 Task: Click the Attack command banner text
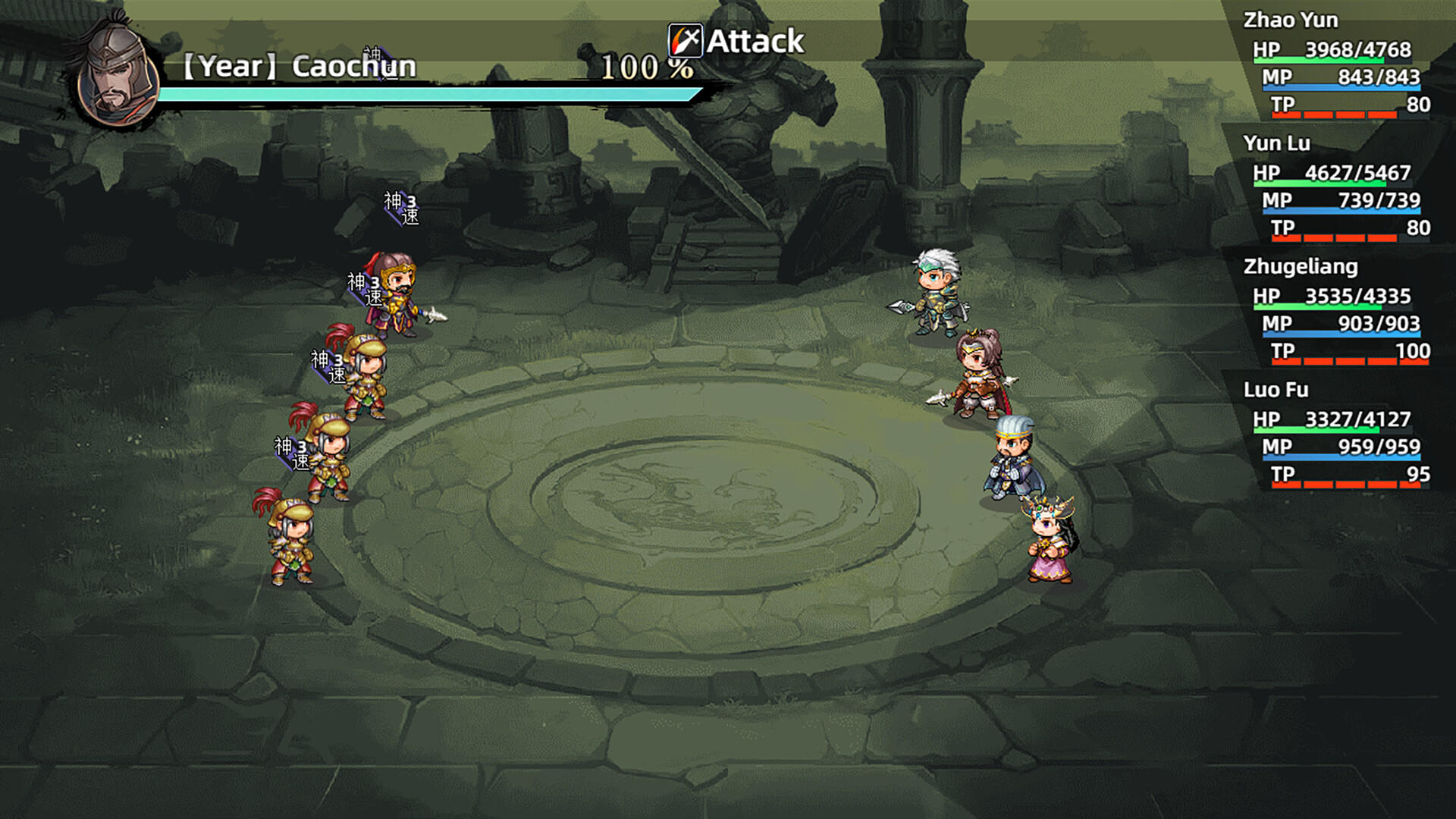pos(755,42)
